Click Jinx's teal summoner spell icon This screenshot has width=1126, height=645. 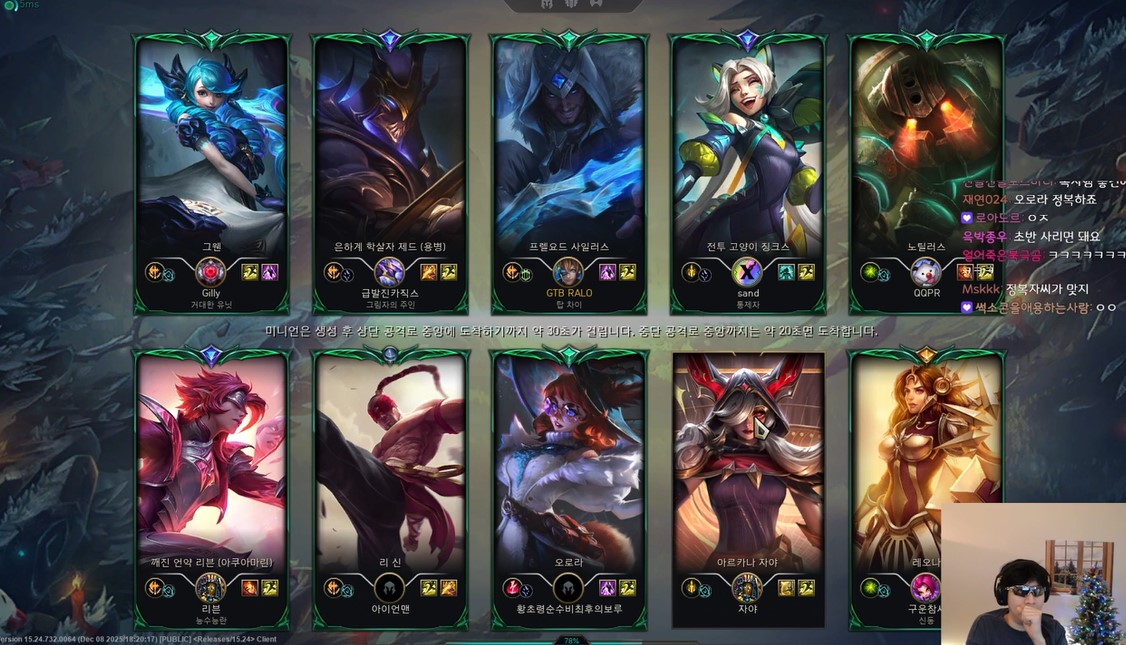click(x=787, y=272)
